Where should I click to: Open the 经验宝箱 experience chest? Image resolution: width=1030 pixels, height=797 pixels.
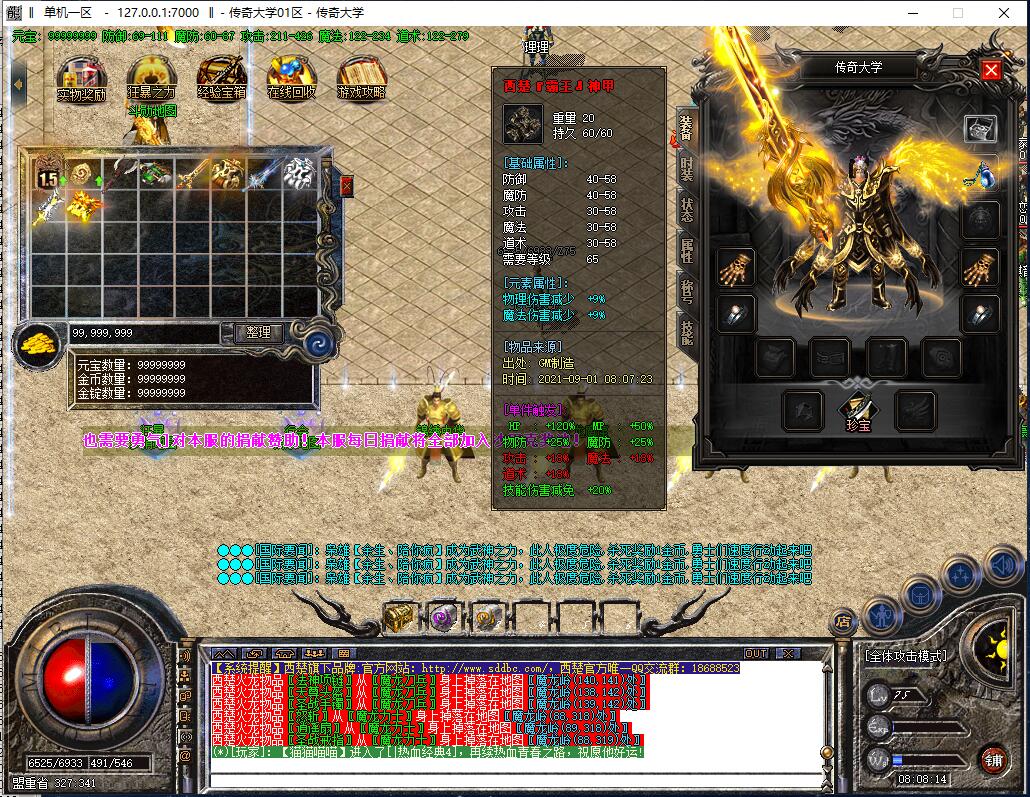(221, 79)
